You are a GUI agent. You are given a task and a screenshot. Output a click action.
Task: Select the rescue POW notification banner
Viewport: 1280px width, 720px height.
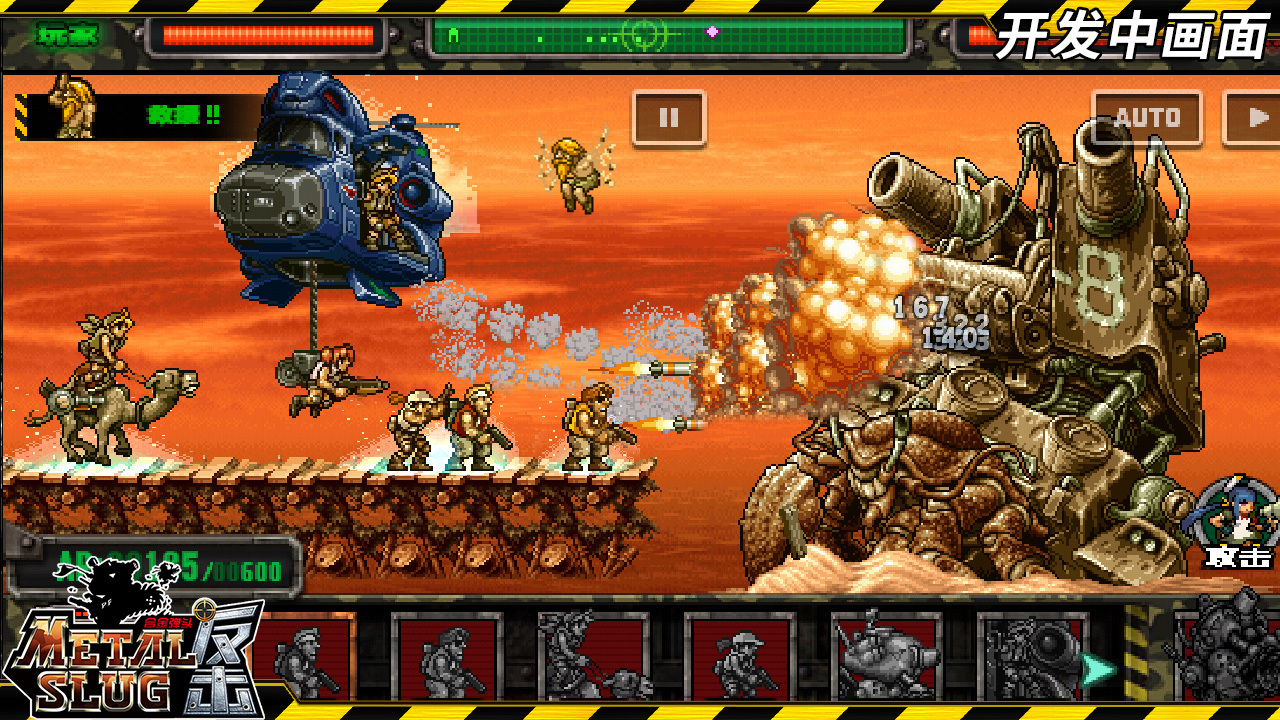tap(135, 116)
